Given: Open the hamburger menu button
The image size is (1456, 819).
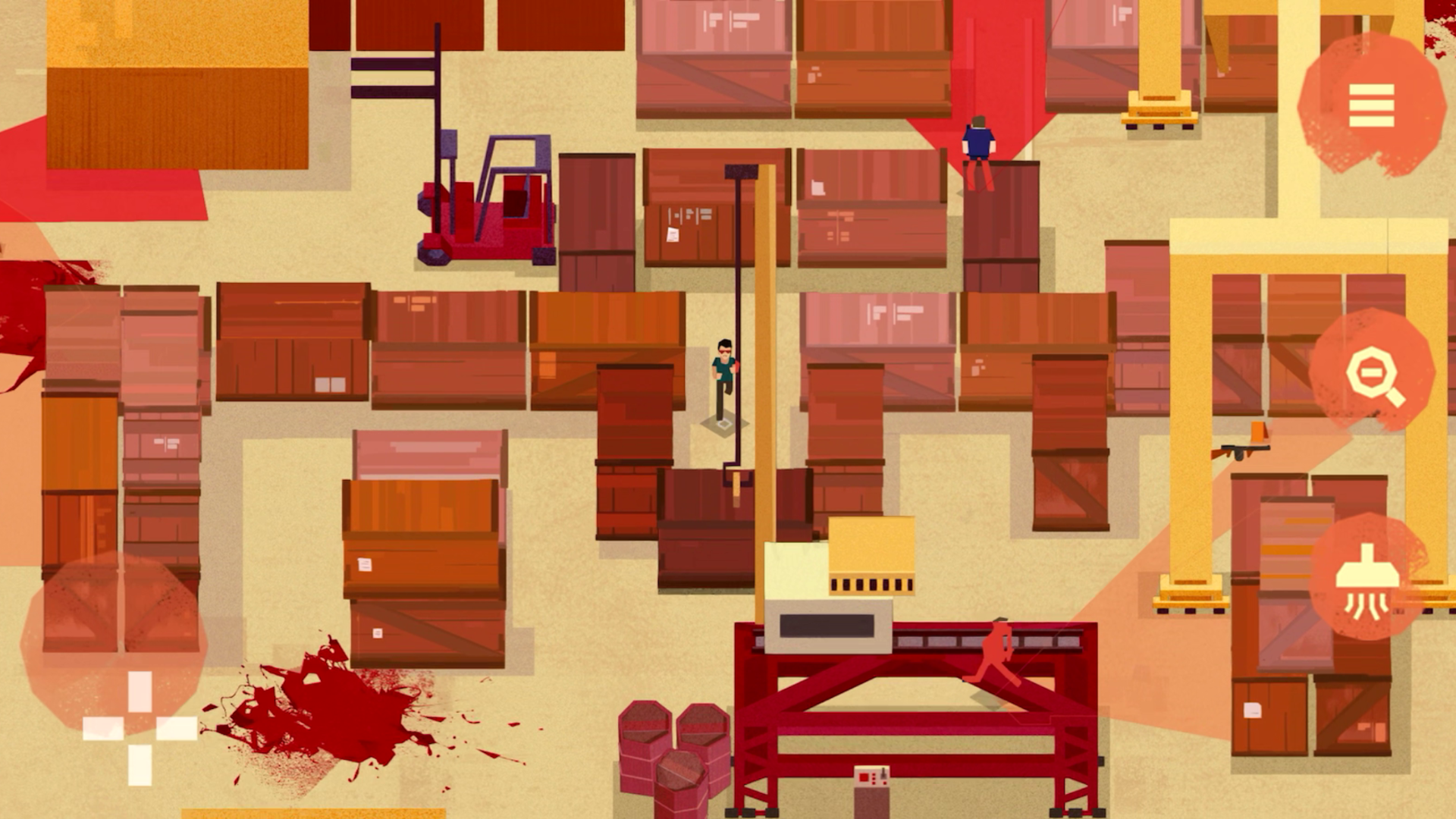Looking at the screenshot, I should [1371, 105].
